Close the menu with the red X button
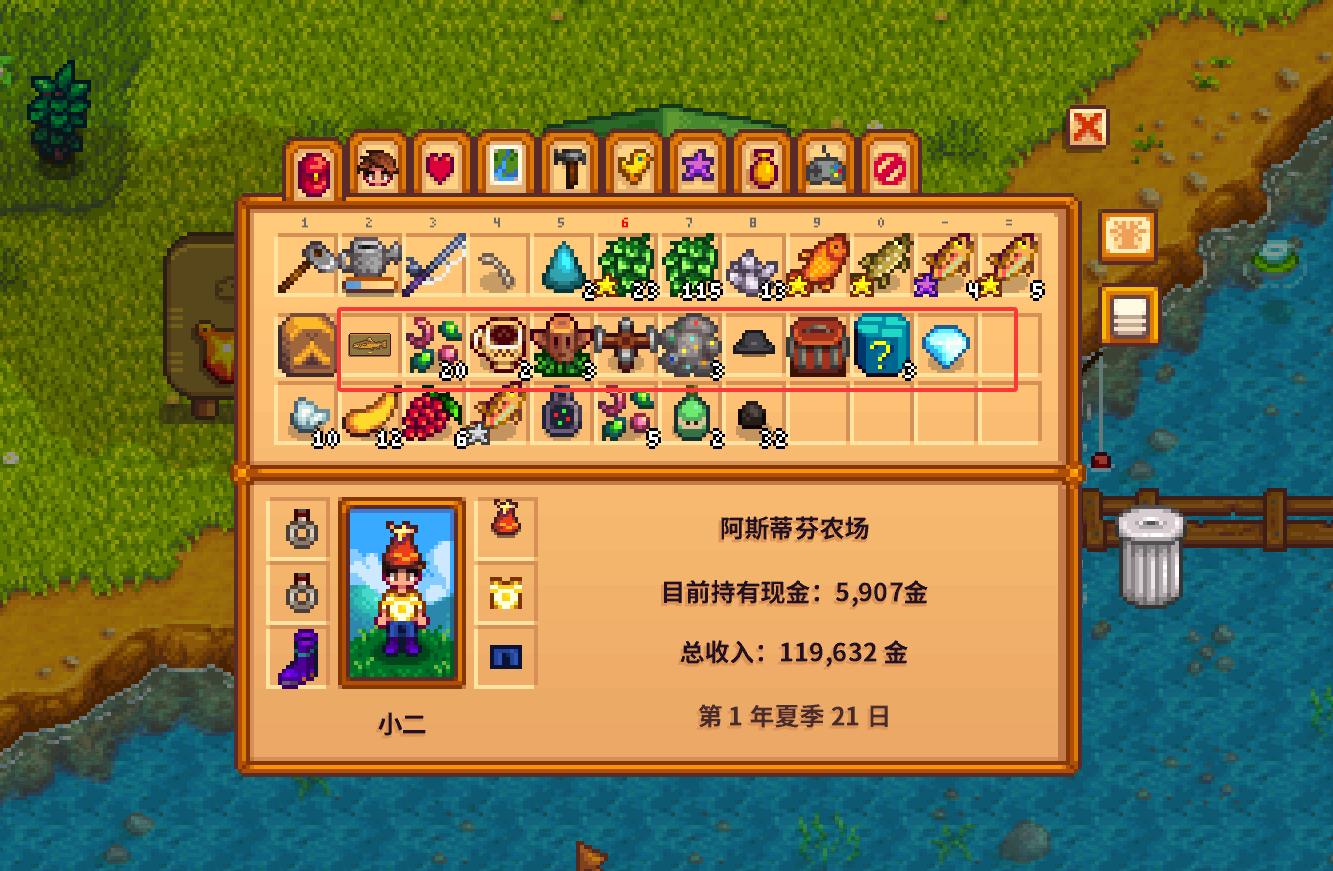 pos(1089,128)
